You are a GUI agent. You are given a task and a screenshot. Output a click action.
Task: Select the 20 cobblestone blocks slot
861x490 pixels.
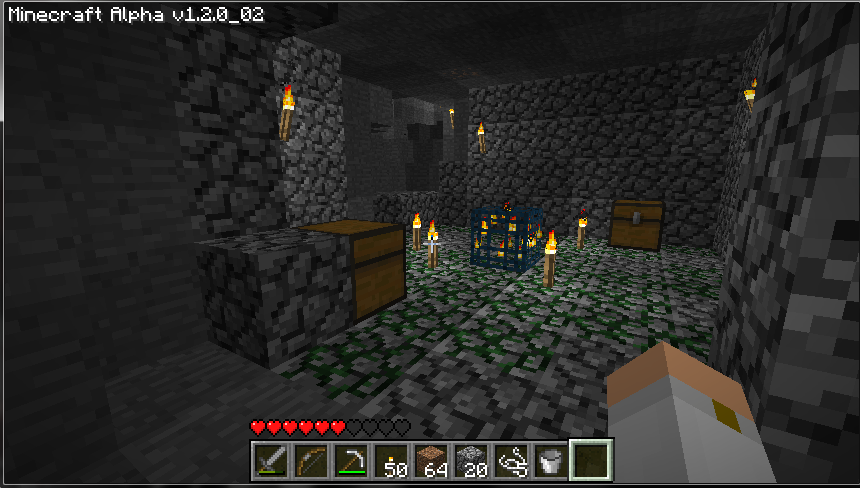coord(470,460)
